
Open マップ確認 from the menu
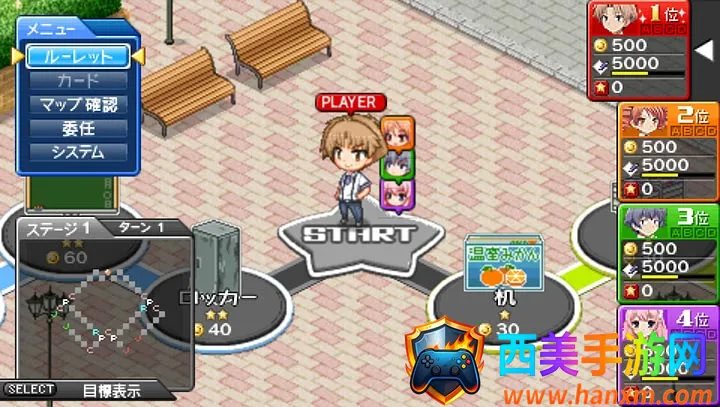(x=78, y=104)
